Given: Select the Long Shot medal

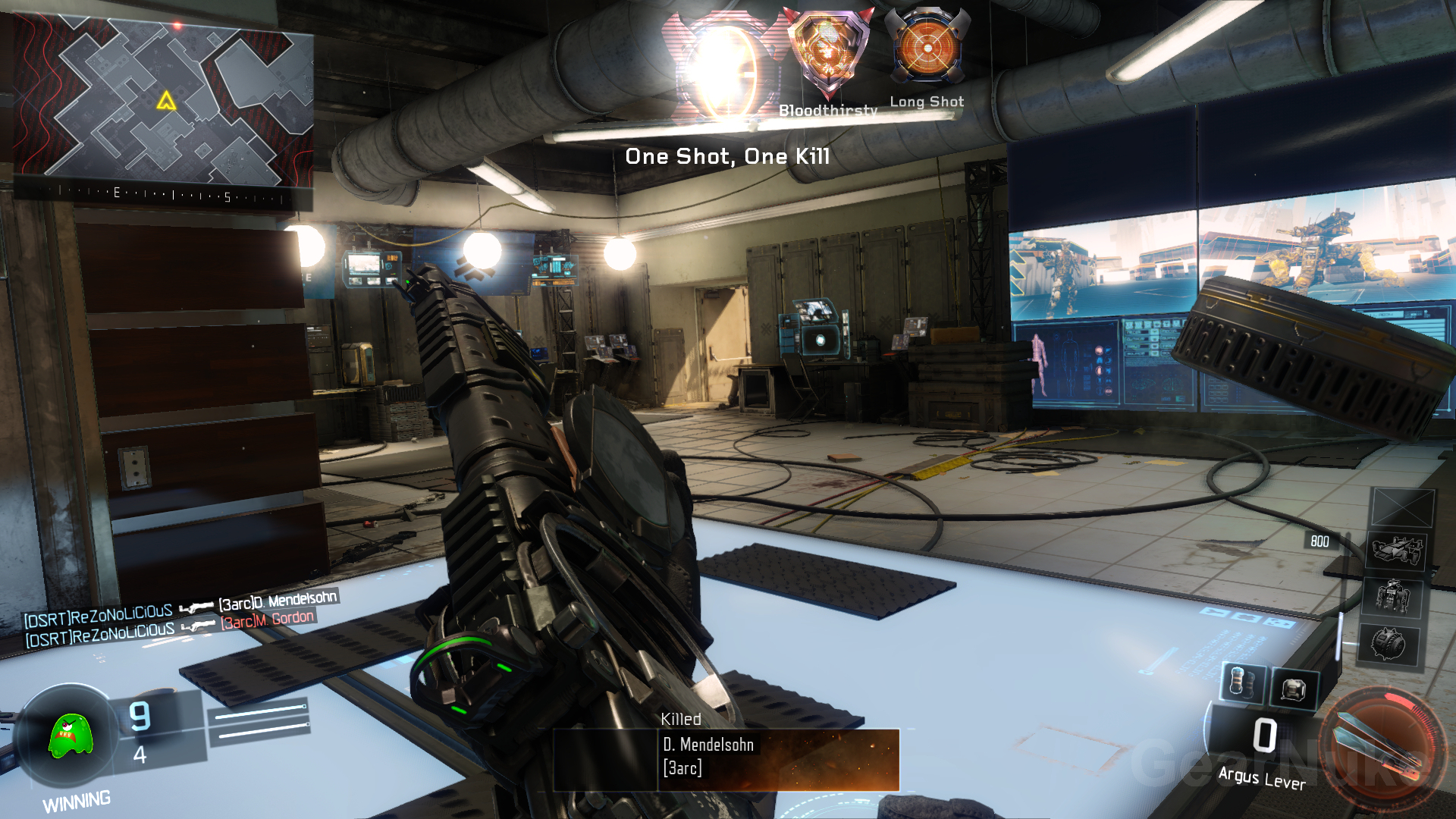Looking at the screenshot, I should point(927,49).
